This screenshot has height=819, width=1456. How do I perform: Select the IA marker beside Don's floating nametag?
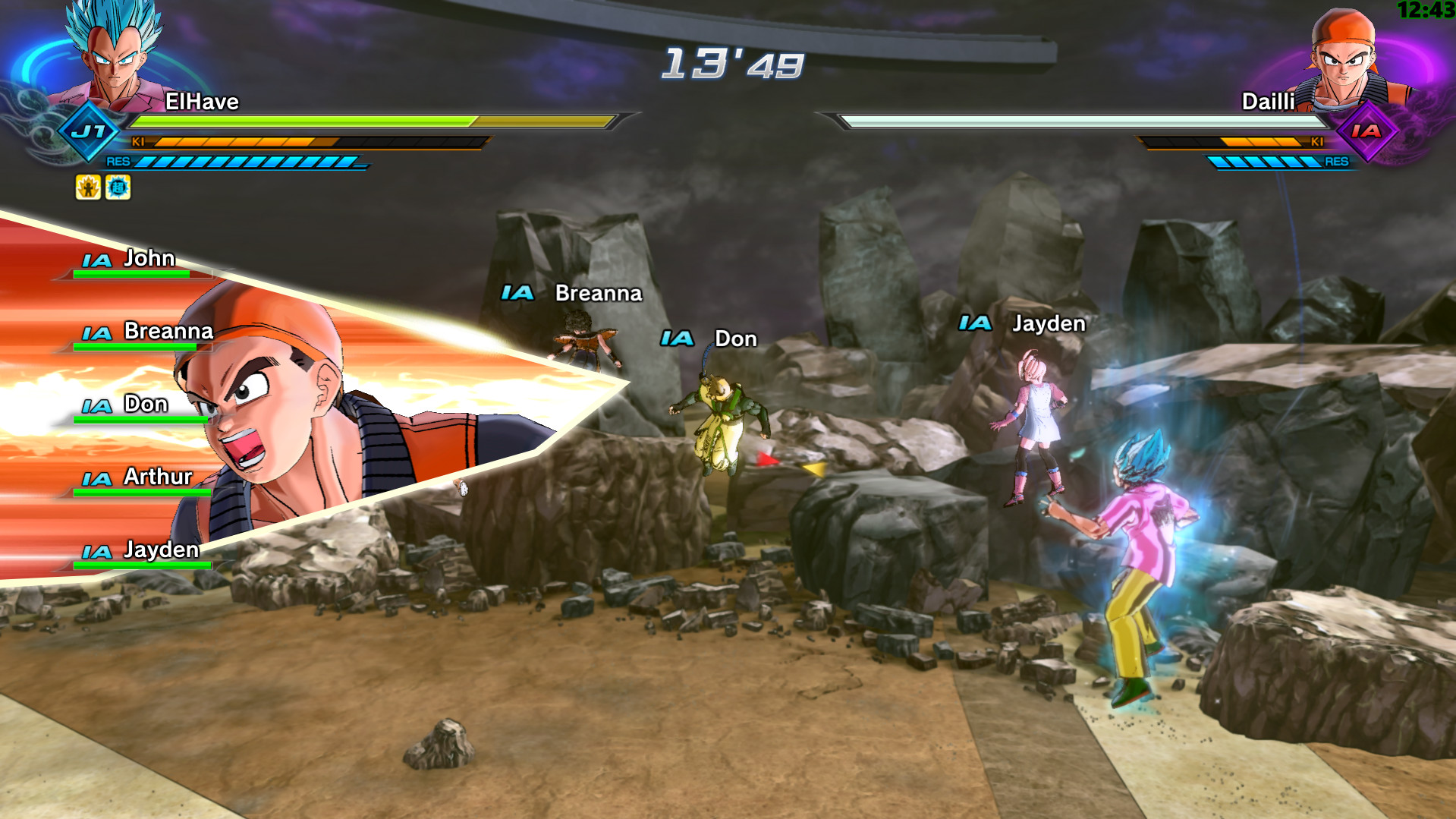679,339
